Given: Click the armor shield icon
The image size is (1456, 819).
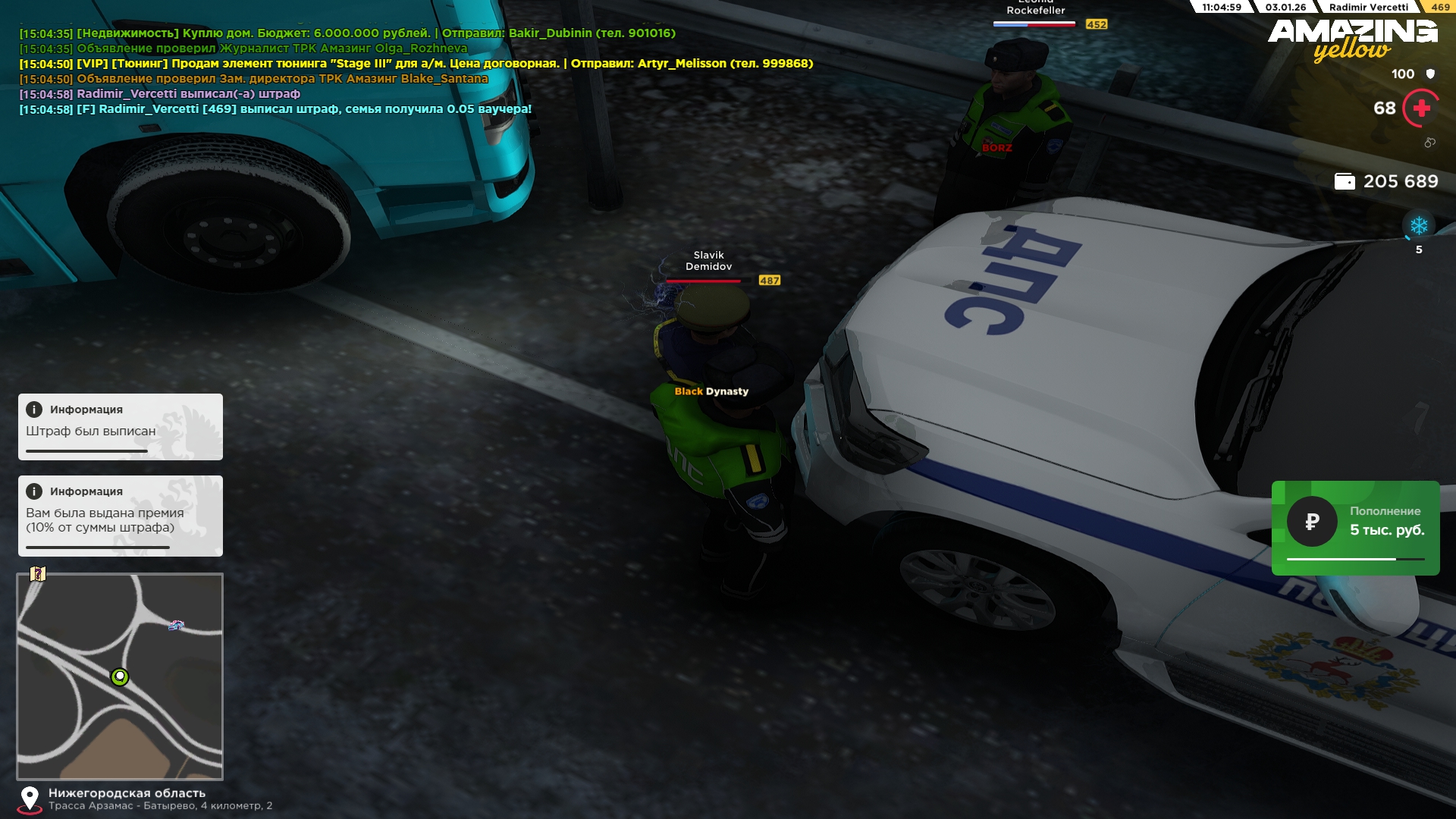Looking at the screenshot, I should click(x=1430, y=74).
